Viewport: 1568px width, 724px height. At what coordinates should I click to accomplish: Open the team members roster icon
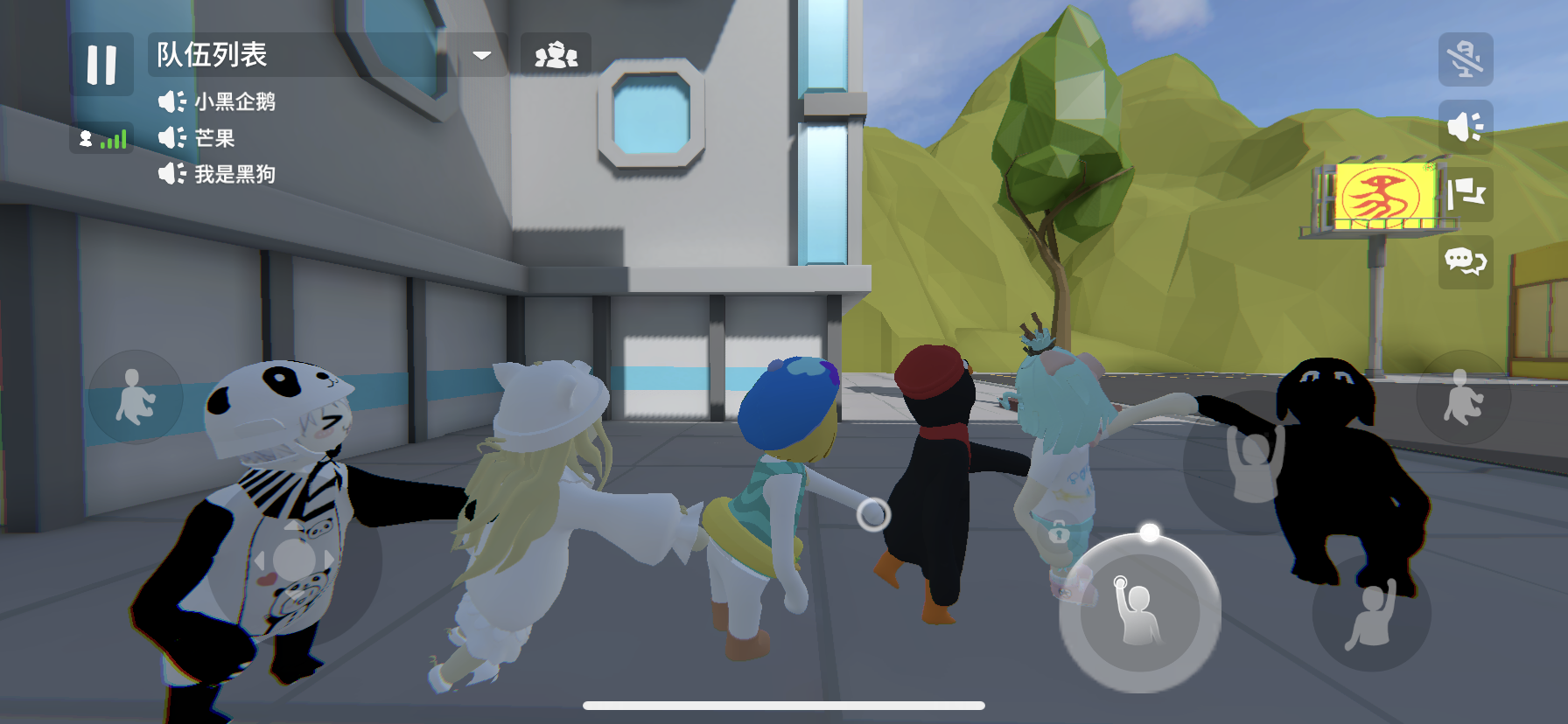(556, 54)
